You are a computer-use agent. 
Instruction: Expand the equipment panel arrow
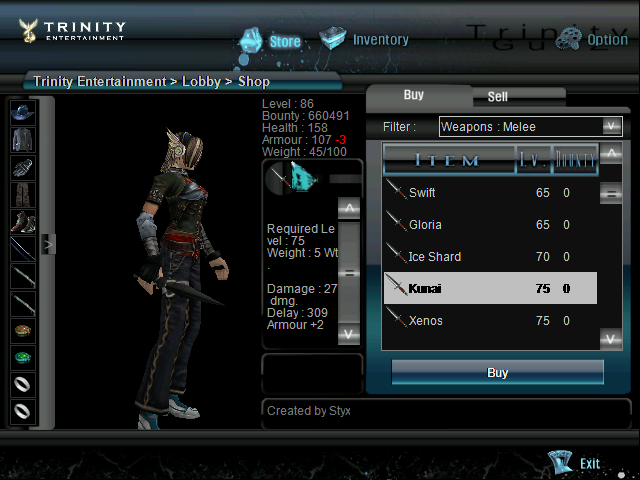46,243
